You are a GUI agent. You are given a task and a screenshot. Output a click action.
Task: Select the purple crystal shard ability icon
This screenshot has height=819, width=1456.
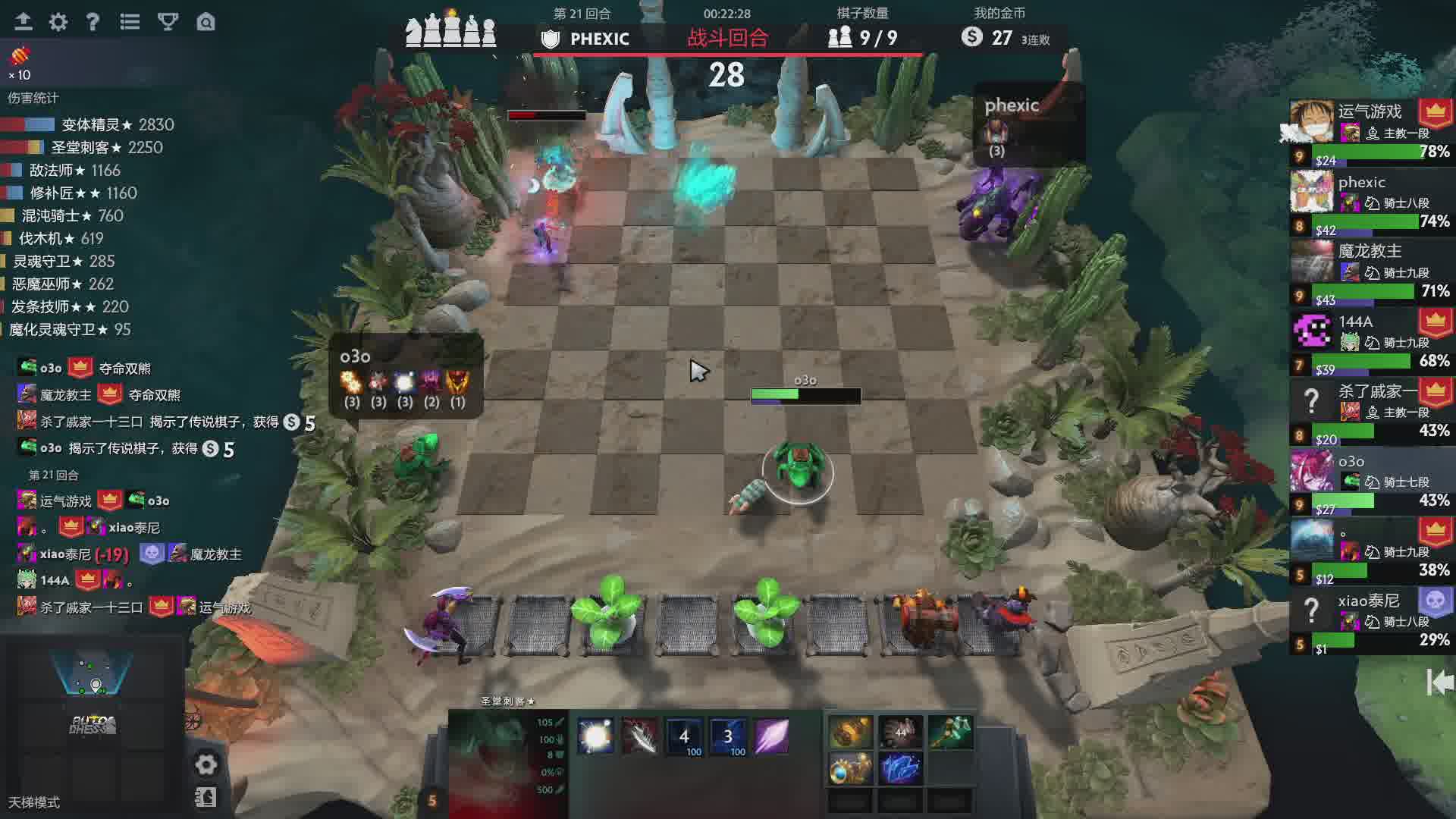tap(771, 736)
